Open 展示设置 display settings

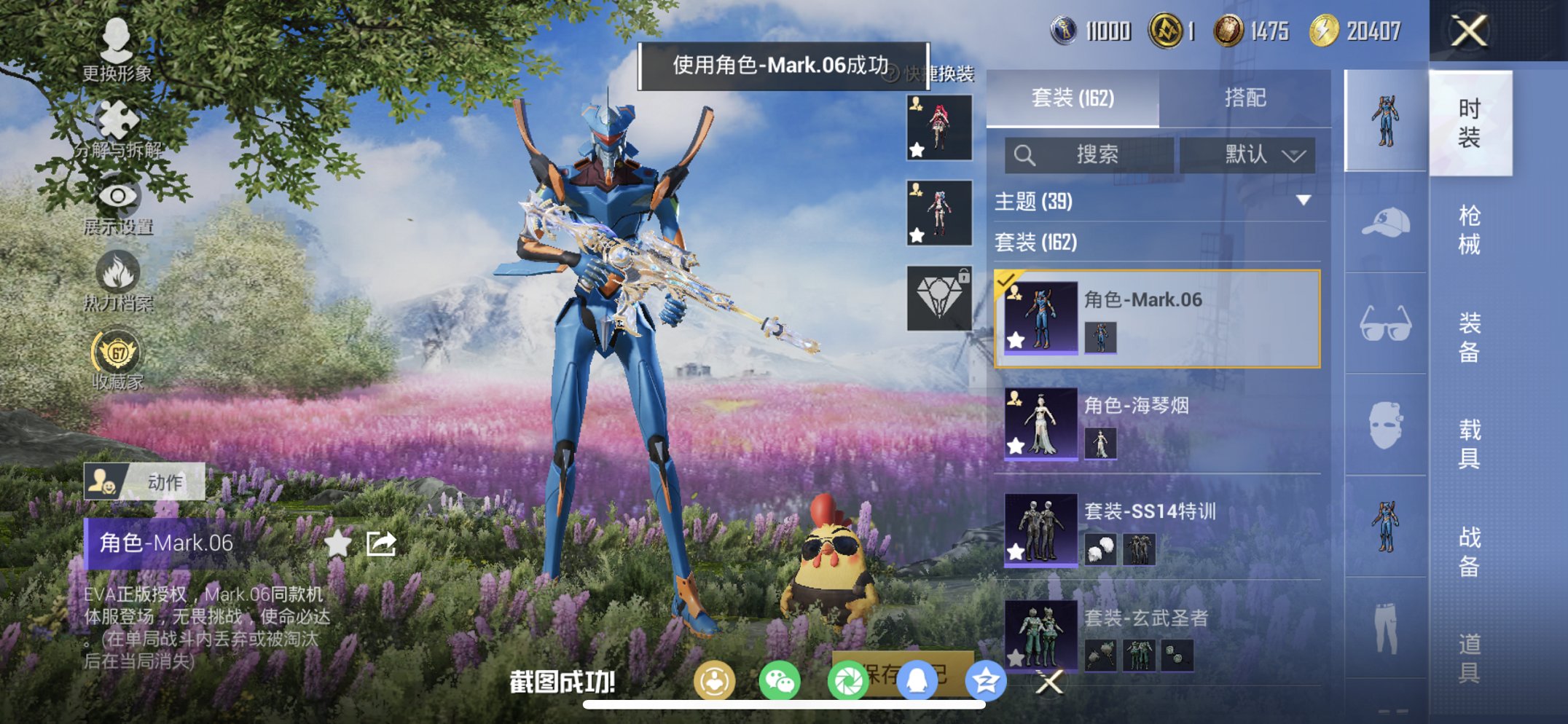[x=117, y=195]
